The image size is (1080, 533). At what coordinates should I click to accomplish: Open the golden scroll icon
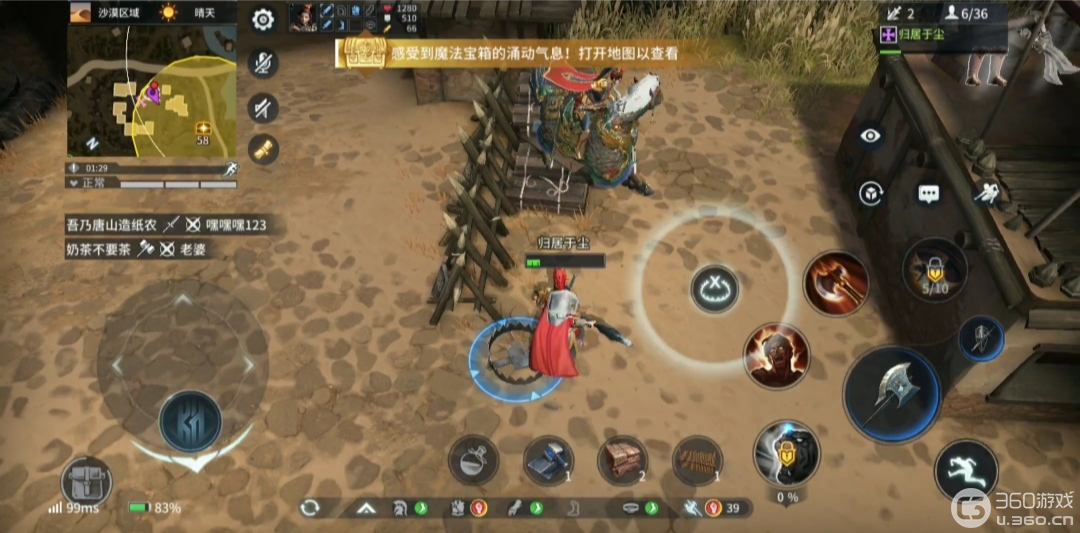[263, 149]
